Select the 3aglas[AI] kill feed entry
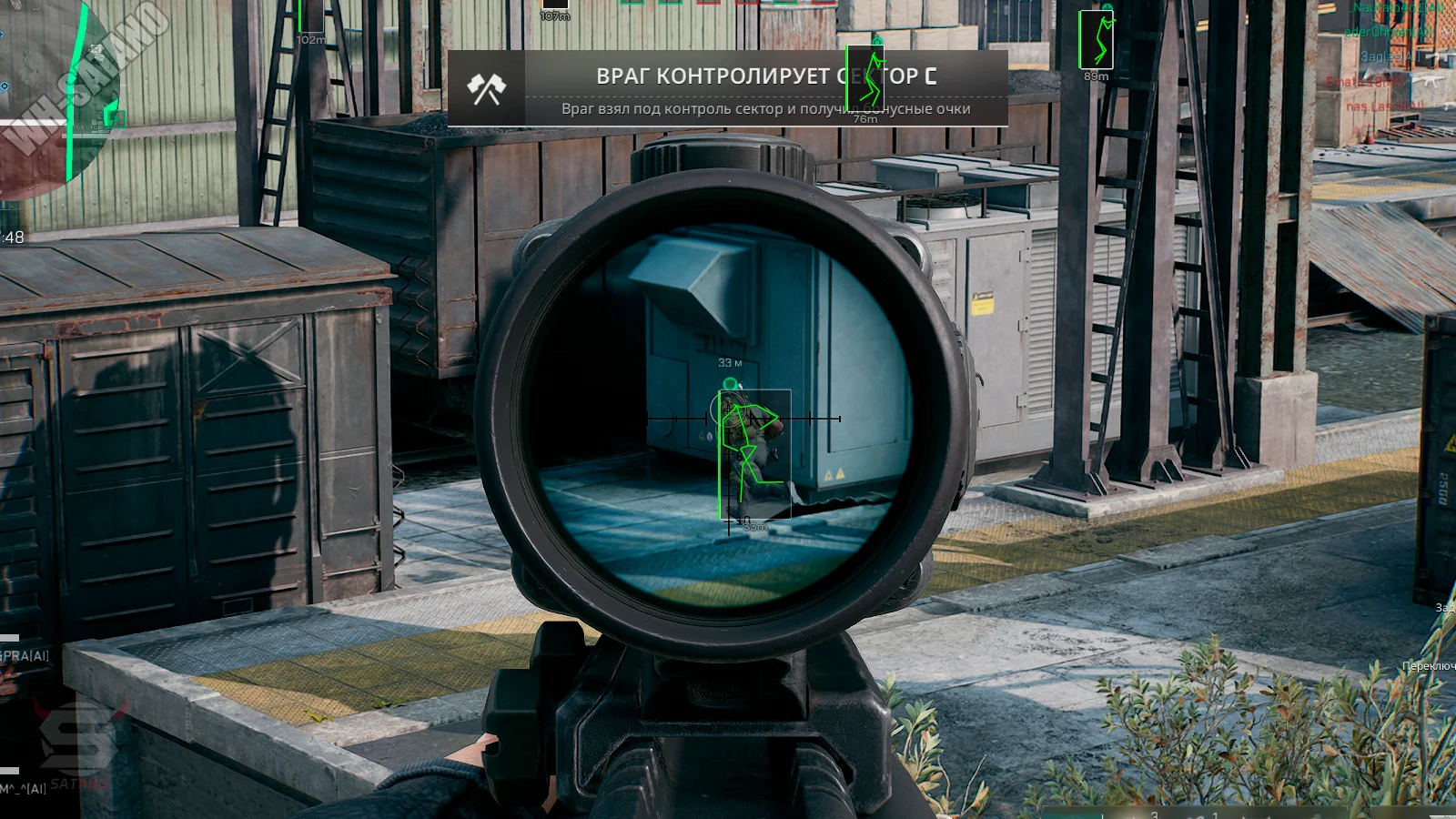Screen dimensions: 1456x819 [x=1388, y=56]
